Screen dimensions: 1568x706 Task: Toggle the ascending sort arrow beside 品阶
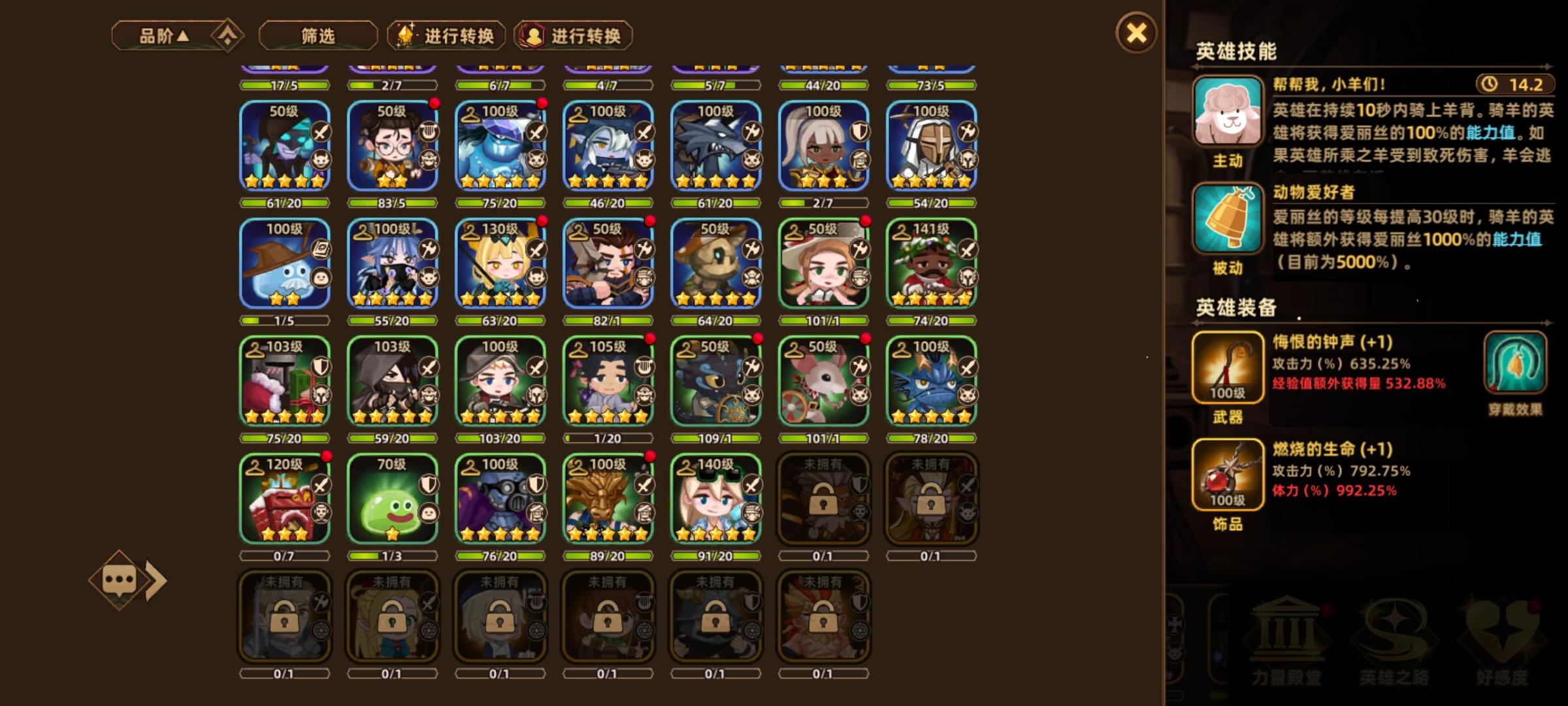point(225,36)
